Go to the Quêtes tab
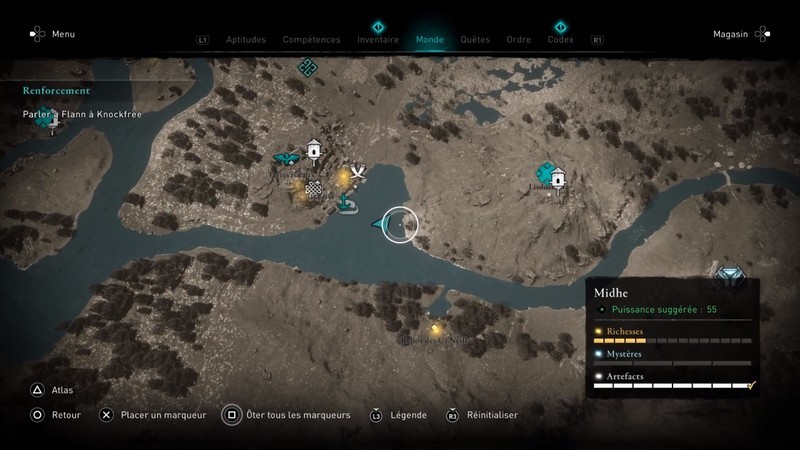800x450 pixels. [475, 40]
